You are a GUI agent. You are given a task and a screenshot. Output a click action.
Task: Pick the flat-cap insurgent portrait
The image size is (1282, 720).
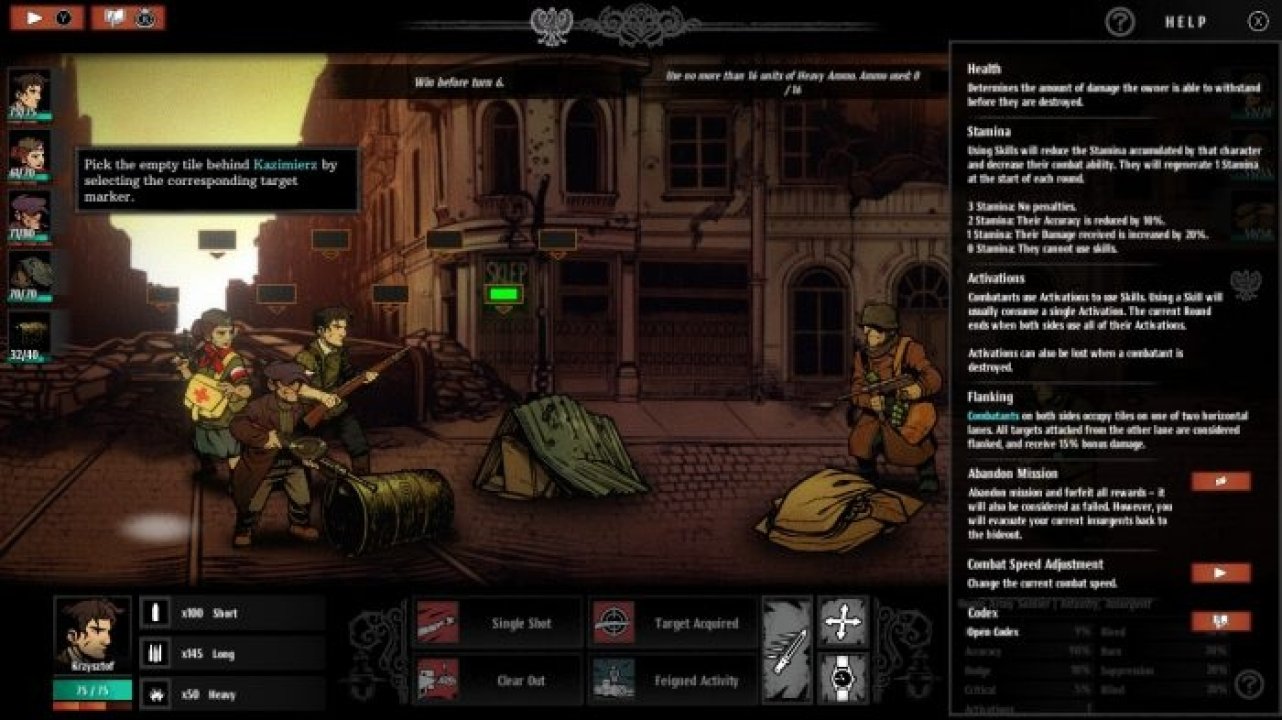pyautogui.click(x=29, y=212)
